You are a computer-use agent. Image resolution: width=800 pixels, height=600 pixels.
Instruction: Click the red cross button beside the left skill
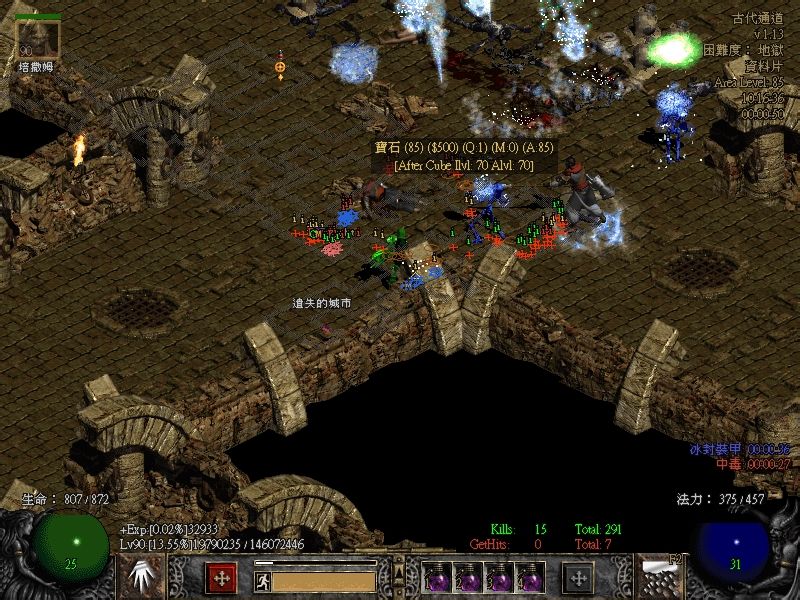221,577
